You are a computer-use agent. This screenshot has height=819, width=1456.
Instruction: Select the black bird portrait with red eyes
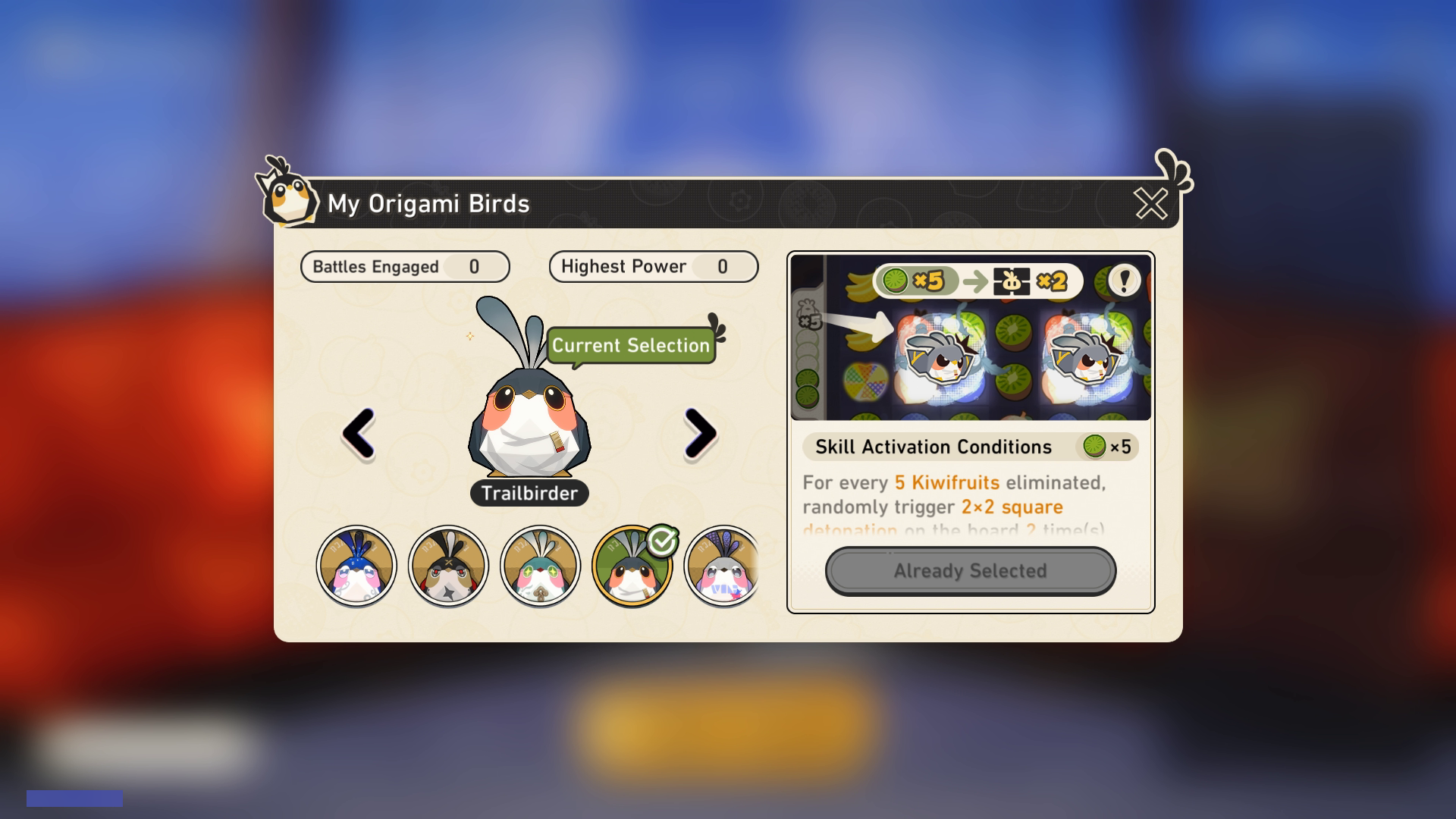tap(447, 565)
